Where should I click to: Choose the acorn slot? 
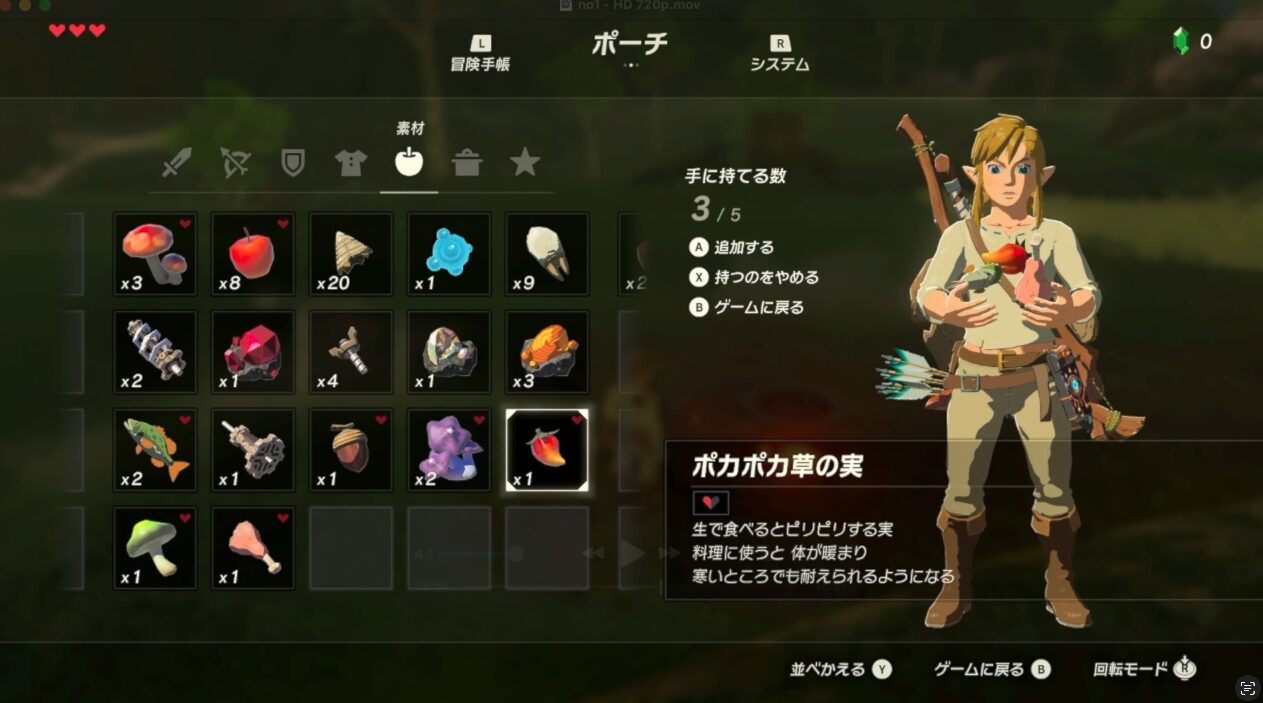(351, 450)
